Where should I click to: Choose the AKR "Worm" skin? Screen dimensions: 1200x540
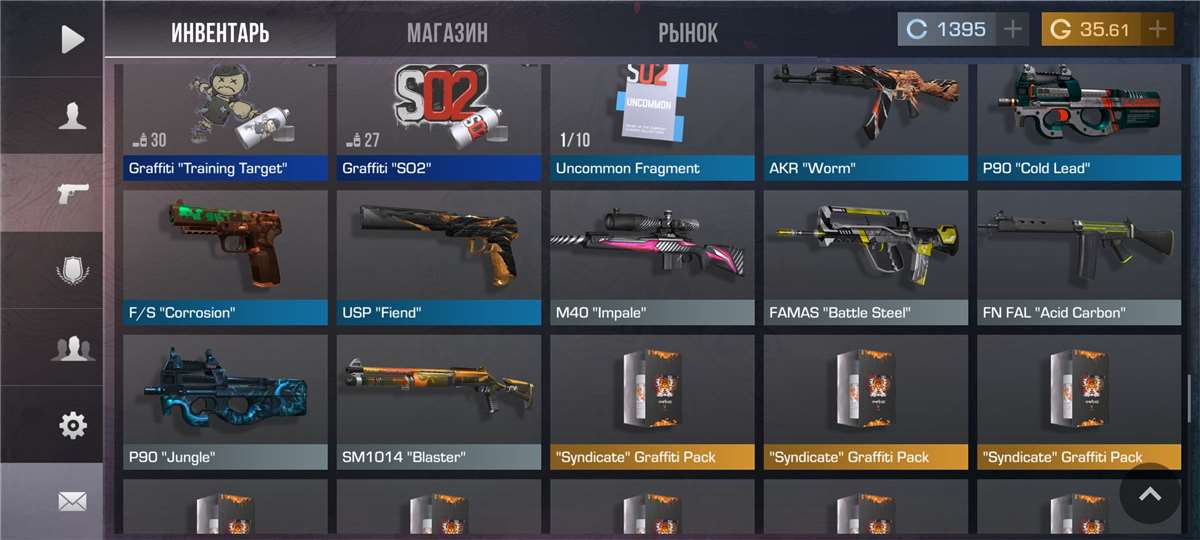pos(866,118)
